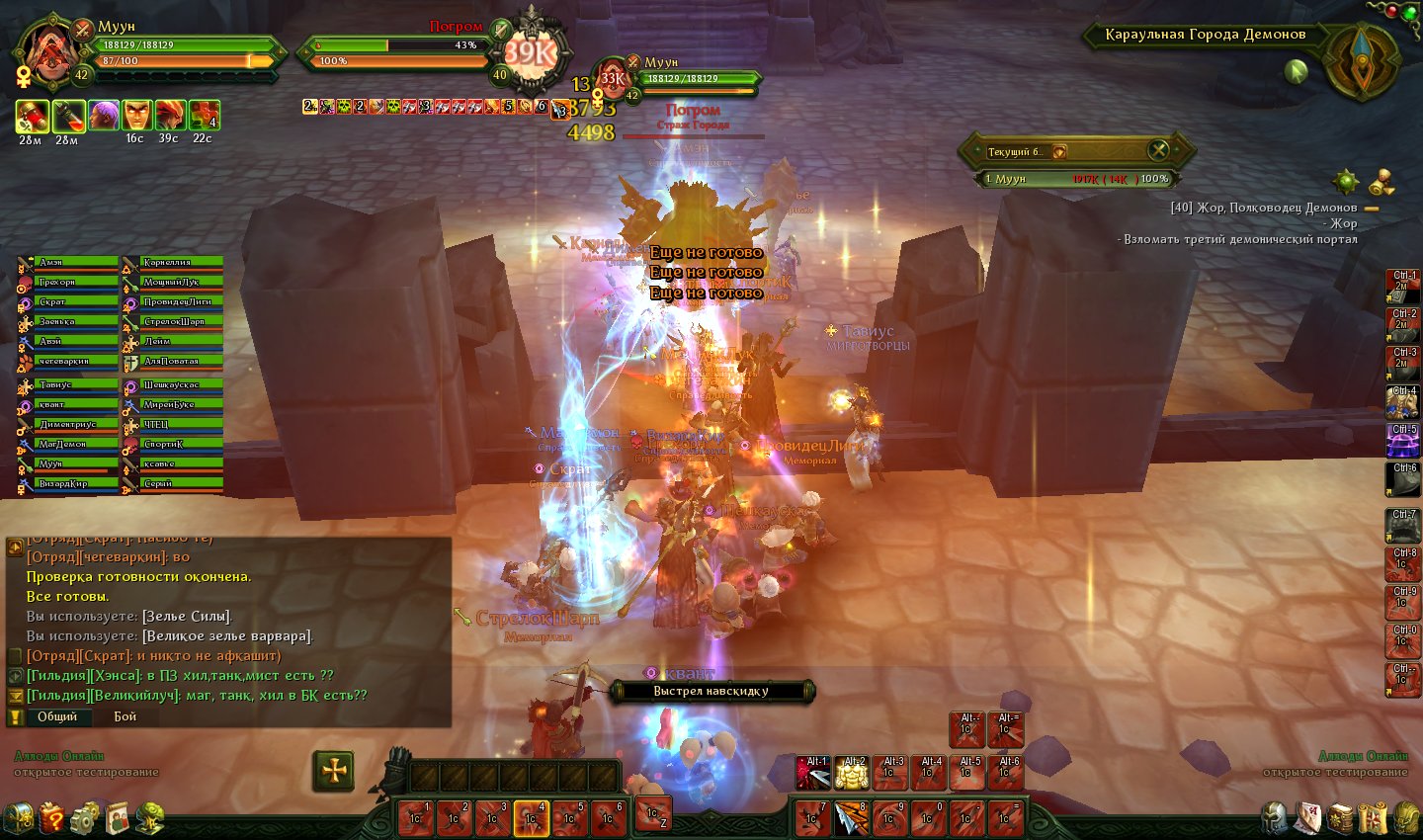
Task: Activate the Alt-2 golden muscle ability
Action: pos(852,773)
